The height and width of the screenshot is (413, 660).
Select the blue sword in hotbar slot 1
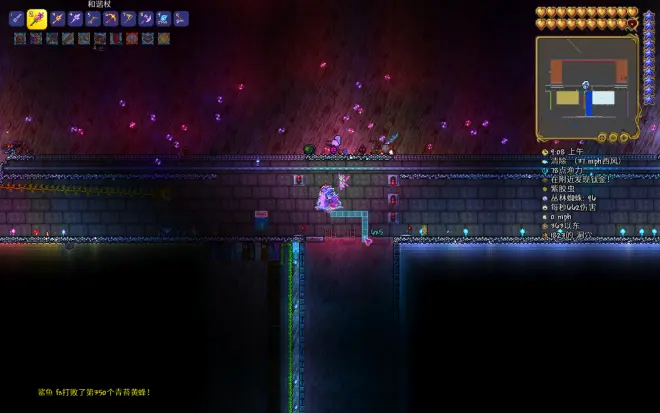pos(17,18)
